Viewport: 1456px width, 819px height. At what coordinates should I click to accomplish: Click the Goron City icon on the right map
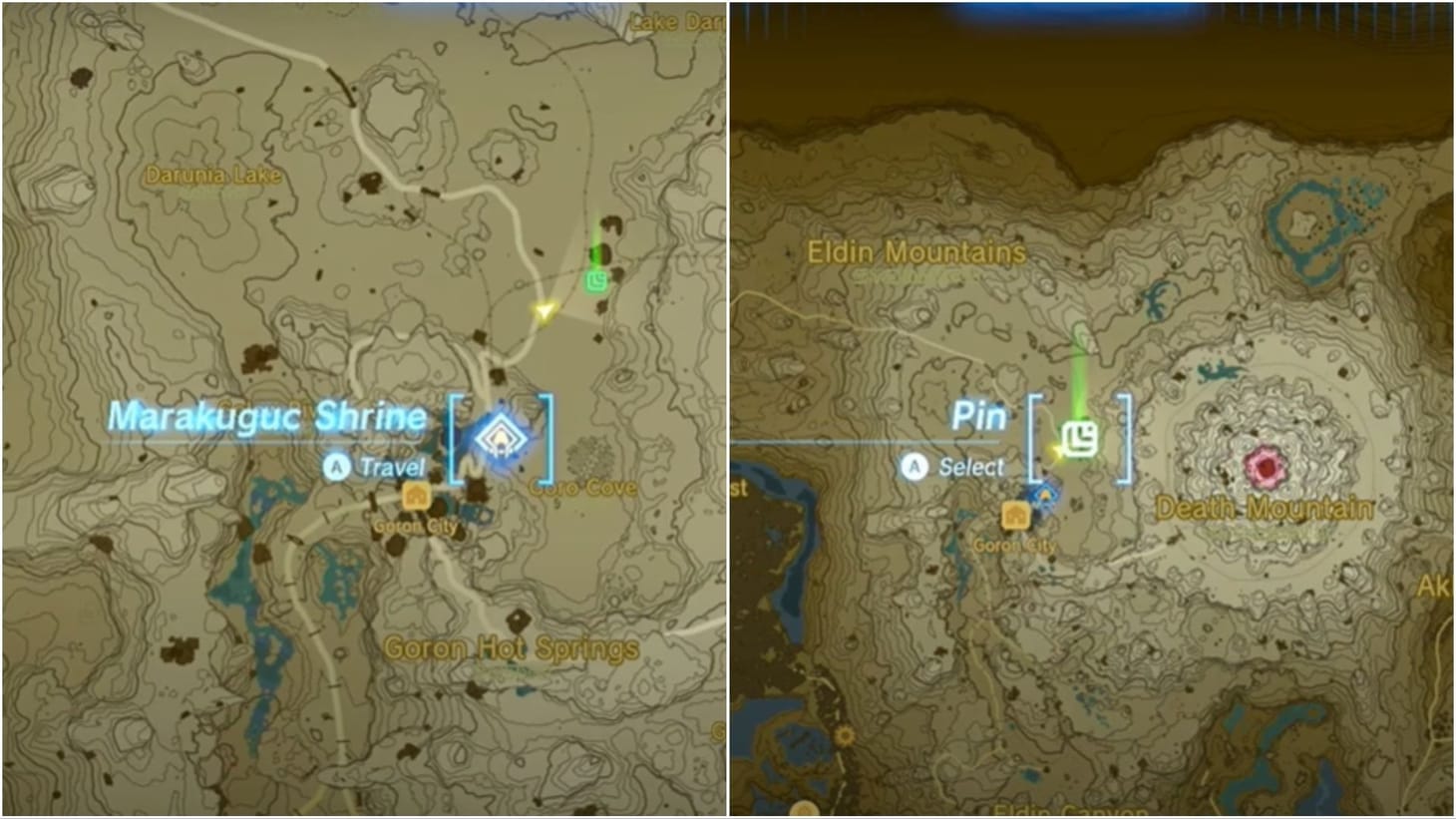click(x=1015, y=513)
